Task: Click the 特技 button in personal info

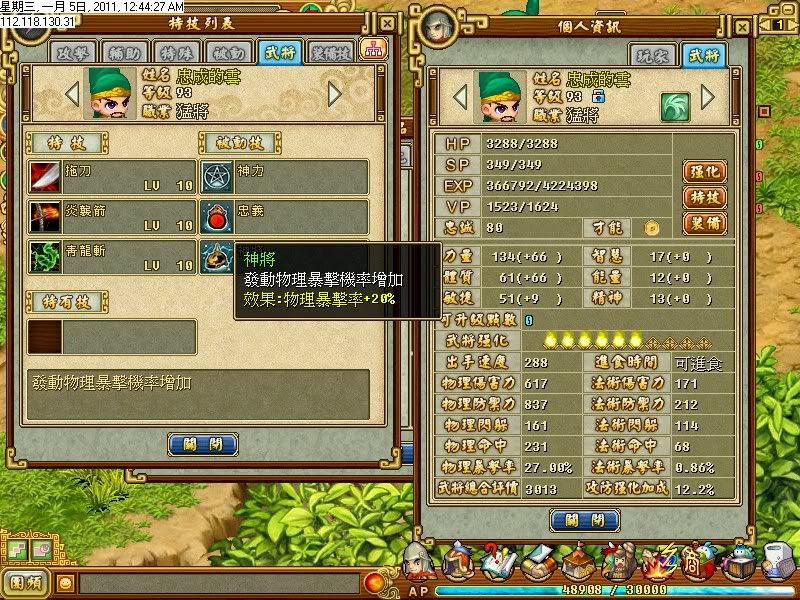Action: 704,197
